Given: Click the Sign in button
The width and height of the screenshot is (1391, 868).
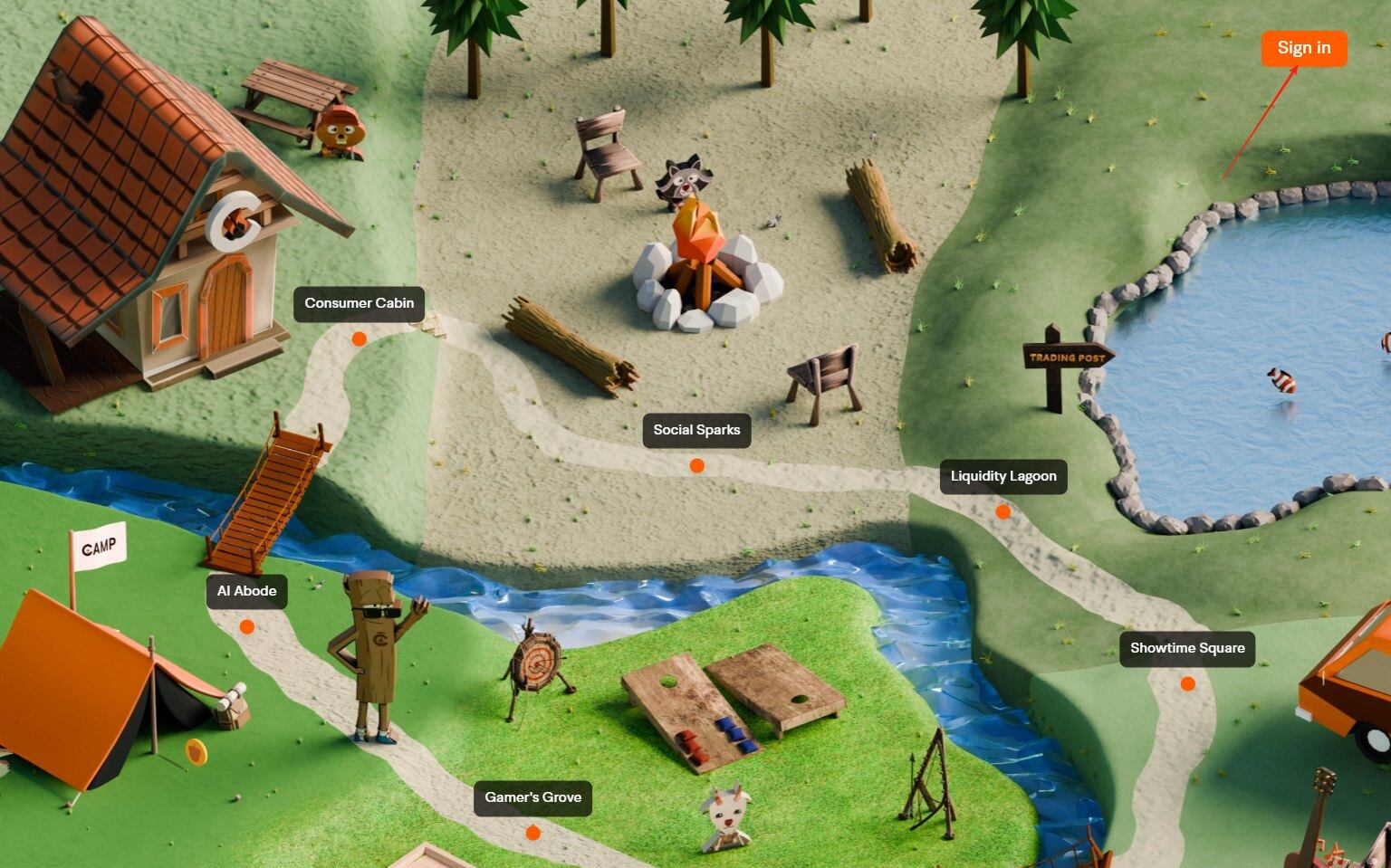Looking at the screenshot, I should 1303,48.
